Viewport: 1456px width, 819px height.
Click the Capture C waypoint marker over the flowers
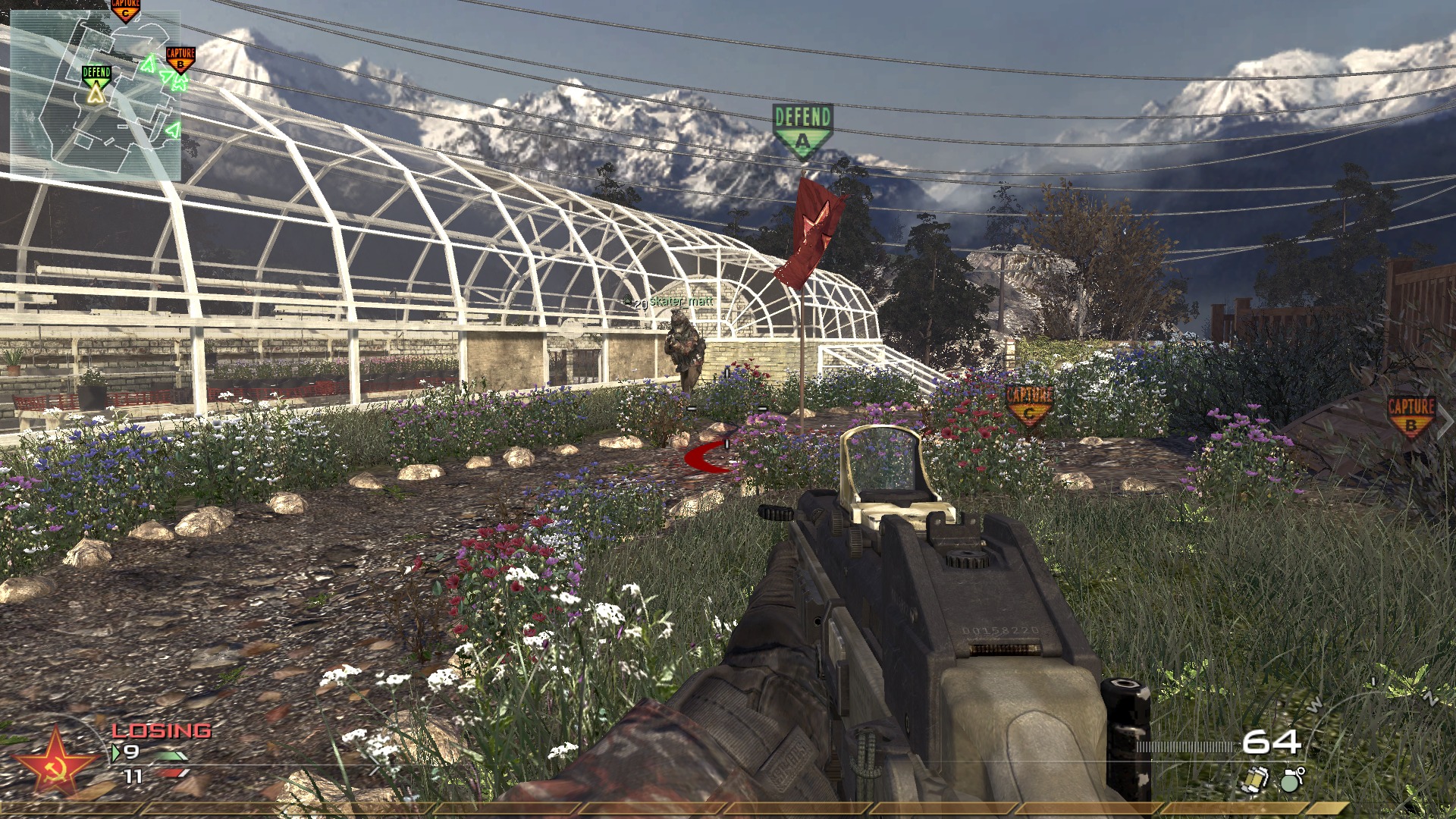pyautogui.click(x=1029, y=404)
